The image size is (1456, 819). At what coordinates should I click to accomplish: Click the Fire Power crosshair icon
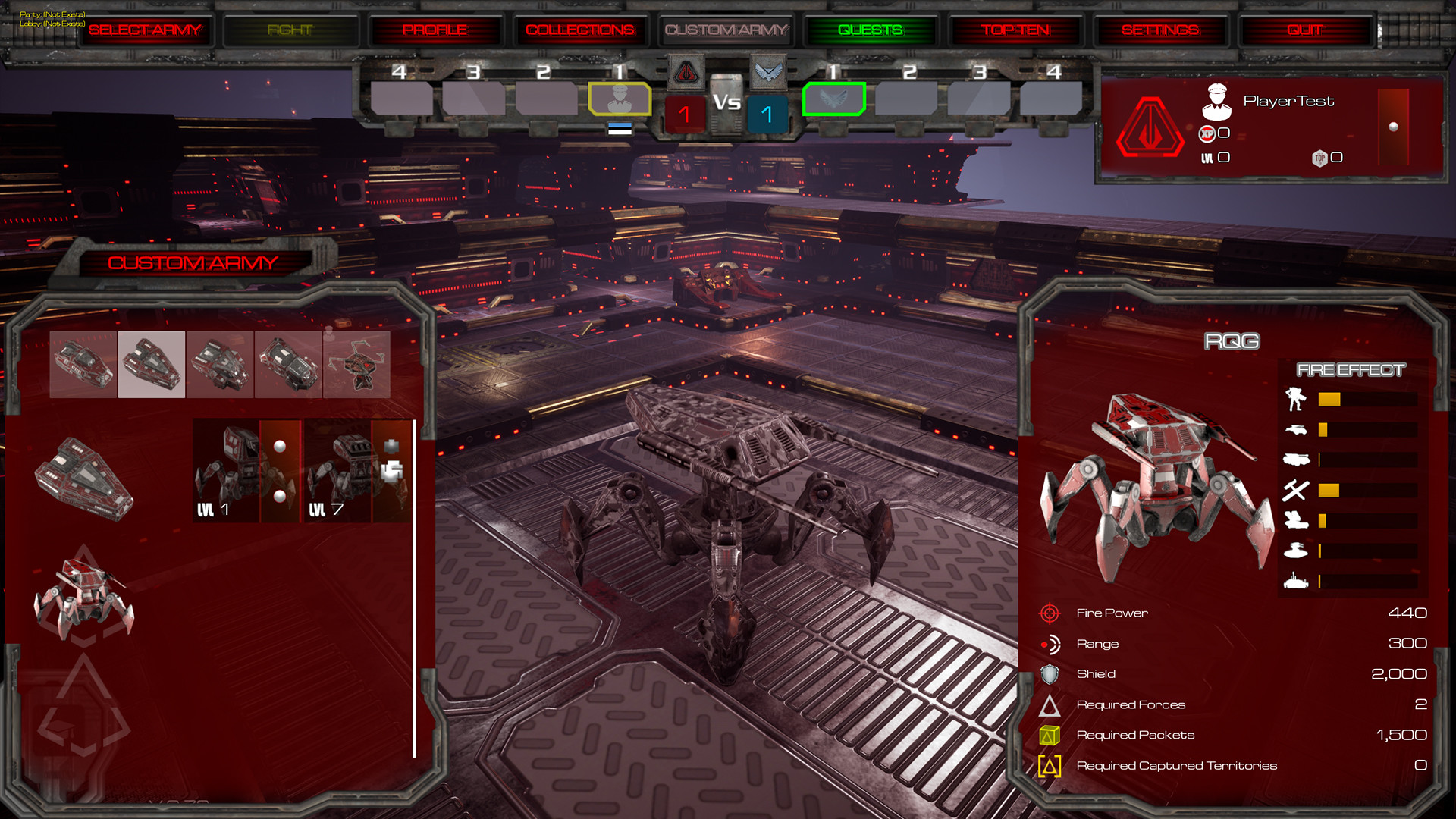click(x=1050, y=612)
